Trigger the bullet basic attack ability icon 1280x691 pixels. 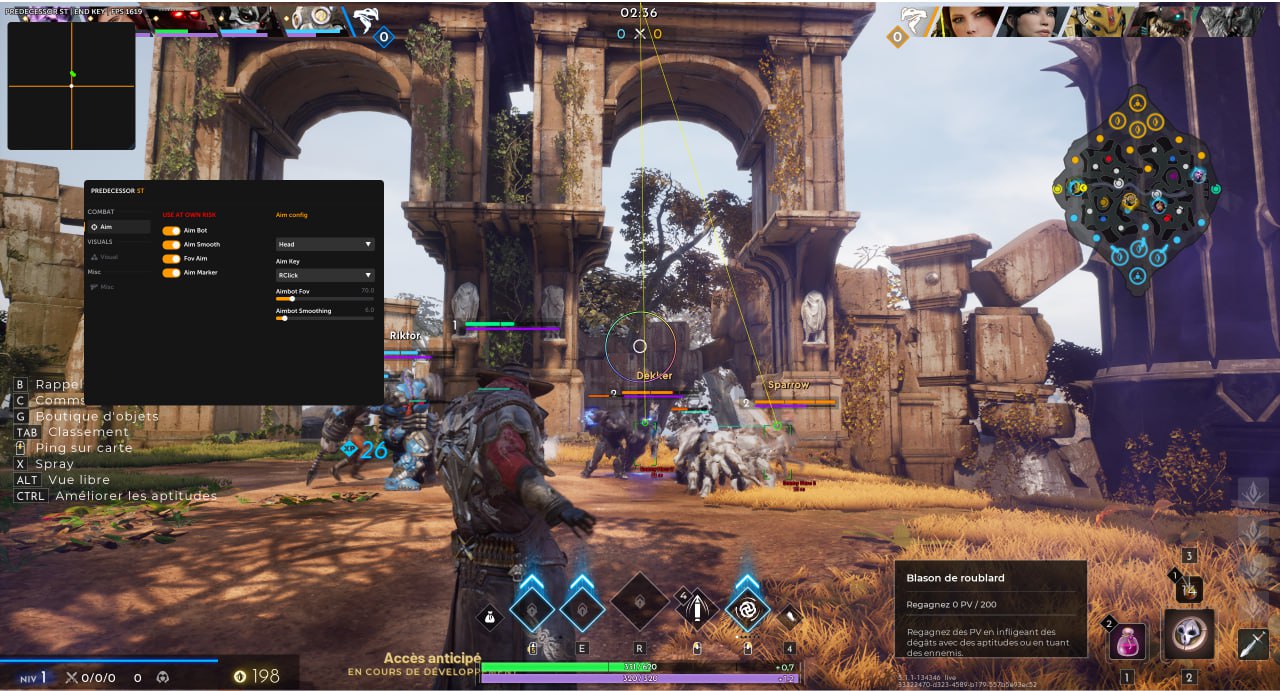tap(697, 608)
